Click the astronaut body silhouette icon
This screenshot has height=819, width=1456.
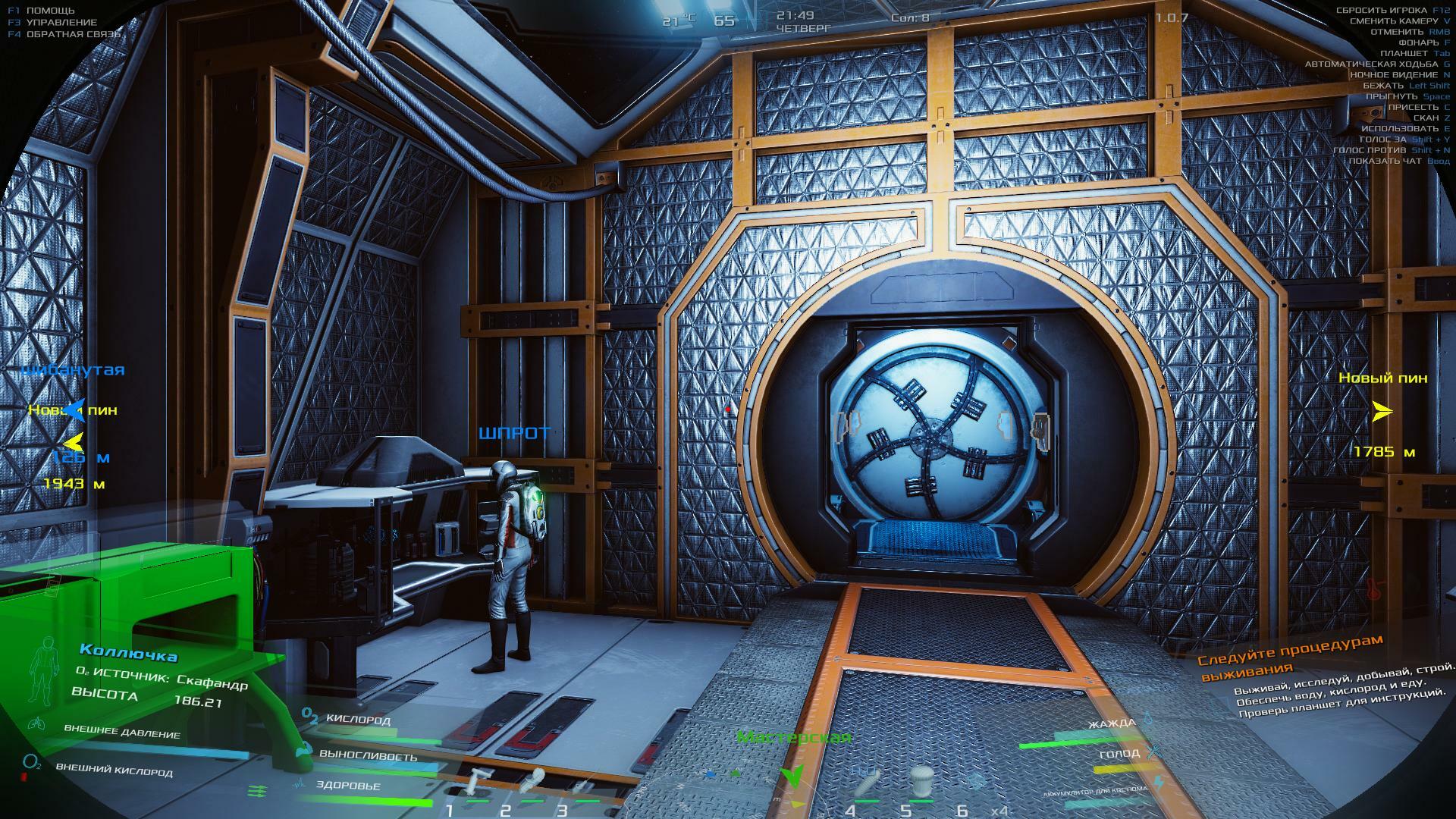coord(45,667)
